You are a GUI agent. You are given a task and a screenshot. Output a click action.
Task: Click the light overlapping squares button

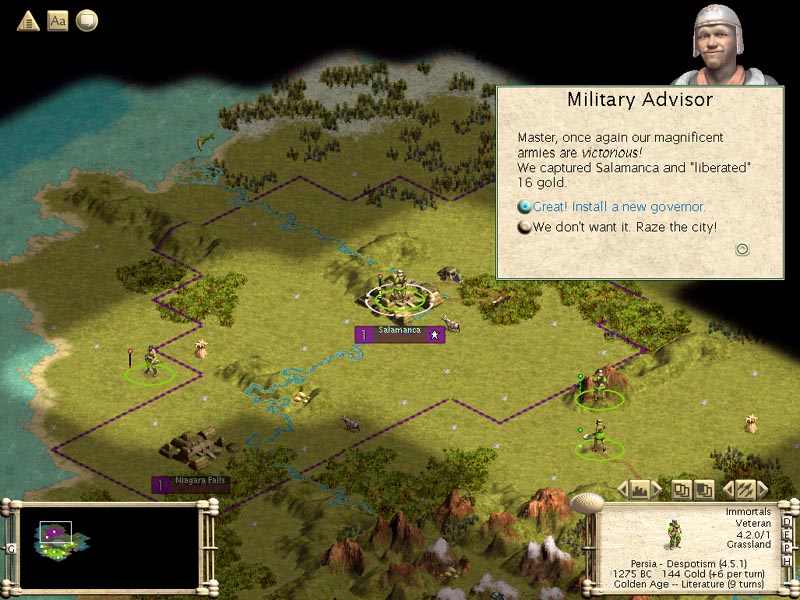tap(680, 489)
